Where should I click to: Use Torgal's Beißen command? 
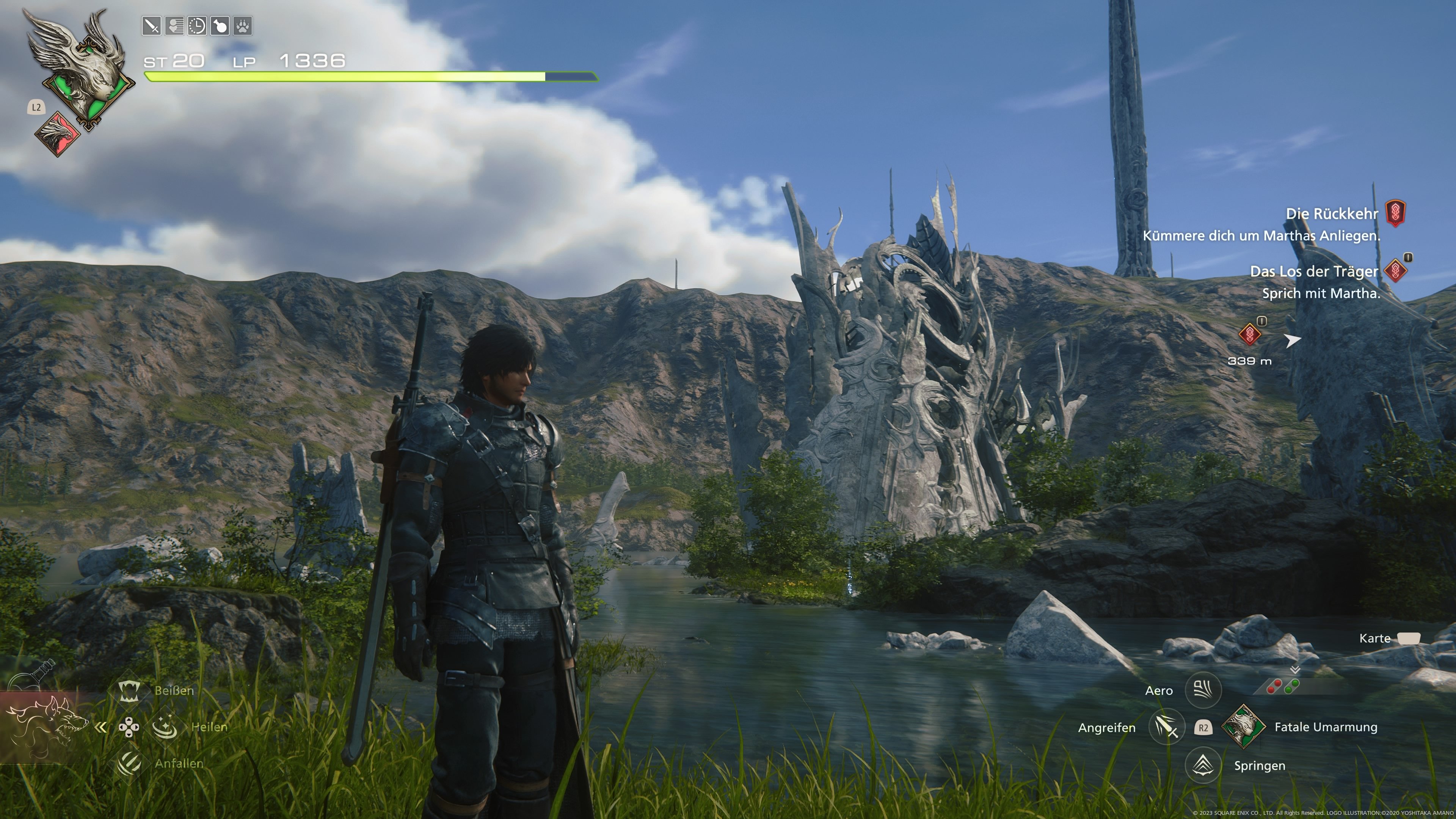[129, 690]
